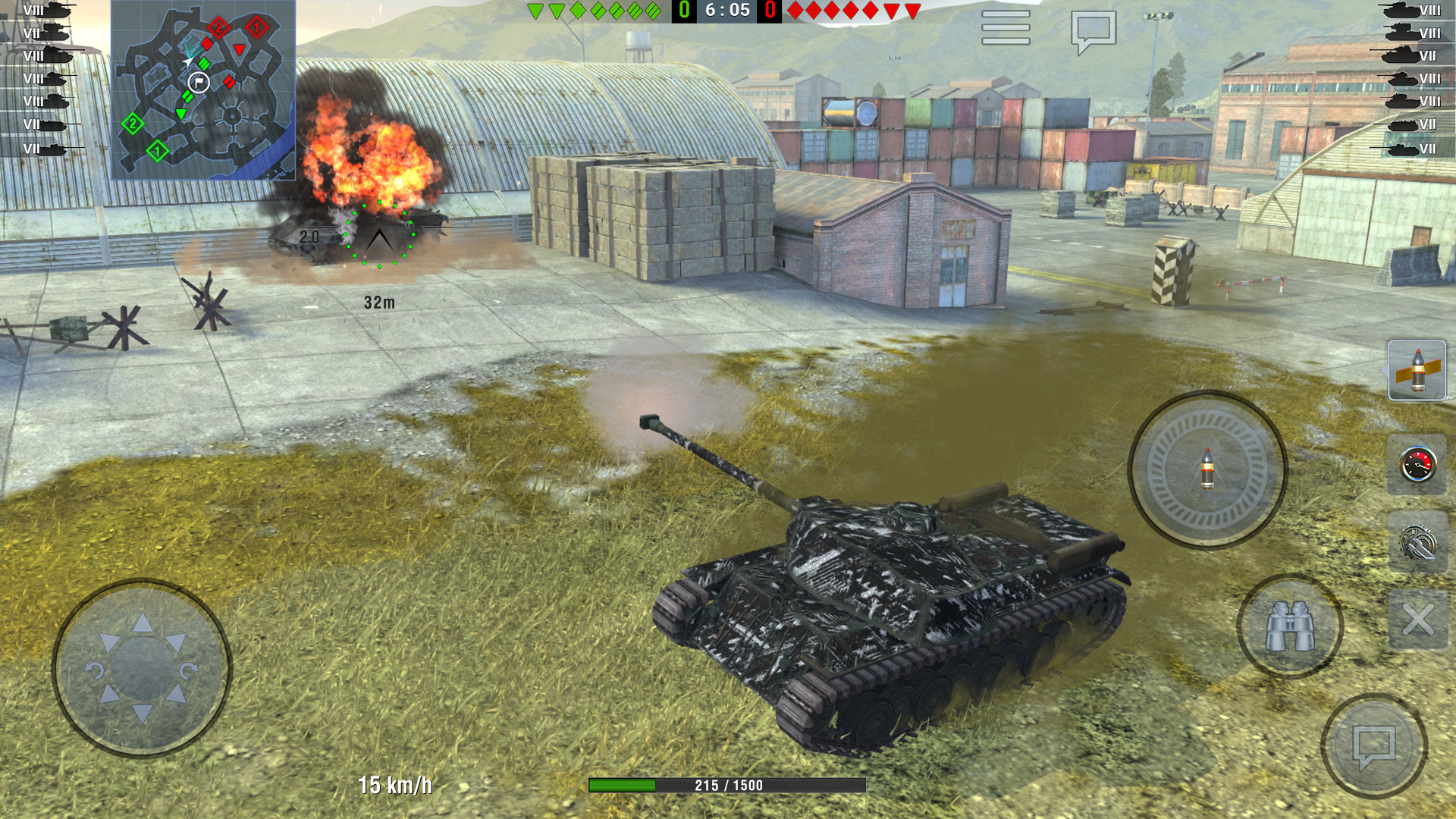The height and width of the screenshot is (819, 1456).
Task: Fire the main gun shell button
Action: [x=1207, y=469]
